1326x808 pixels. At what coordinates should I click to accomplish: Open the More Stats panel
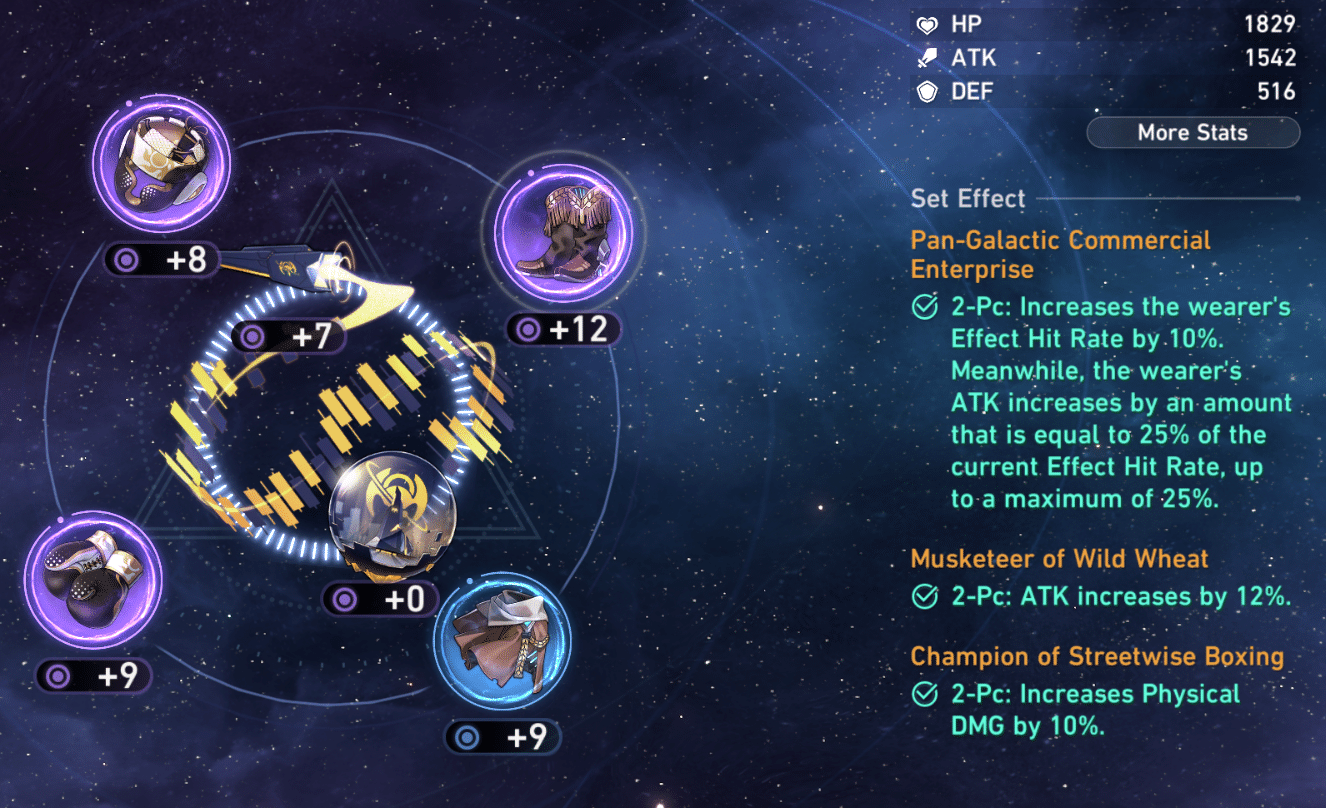coord(1192,133)
